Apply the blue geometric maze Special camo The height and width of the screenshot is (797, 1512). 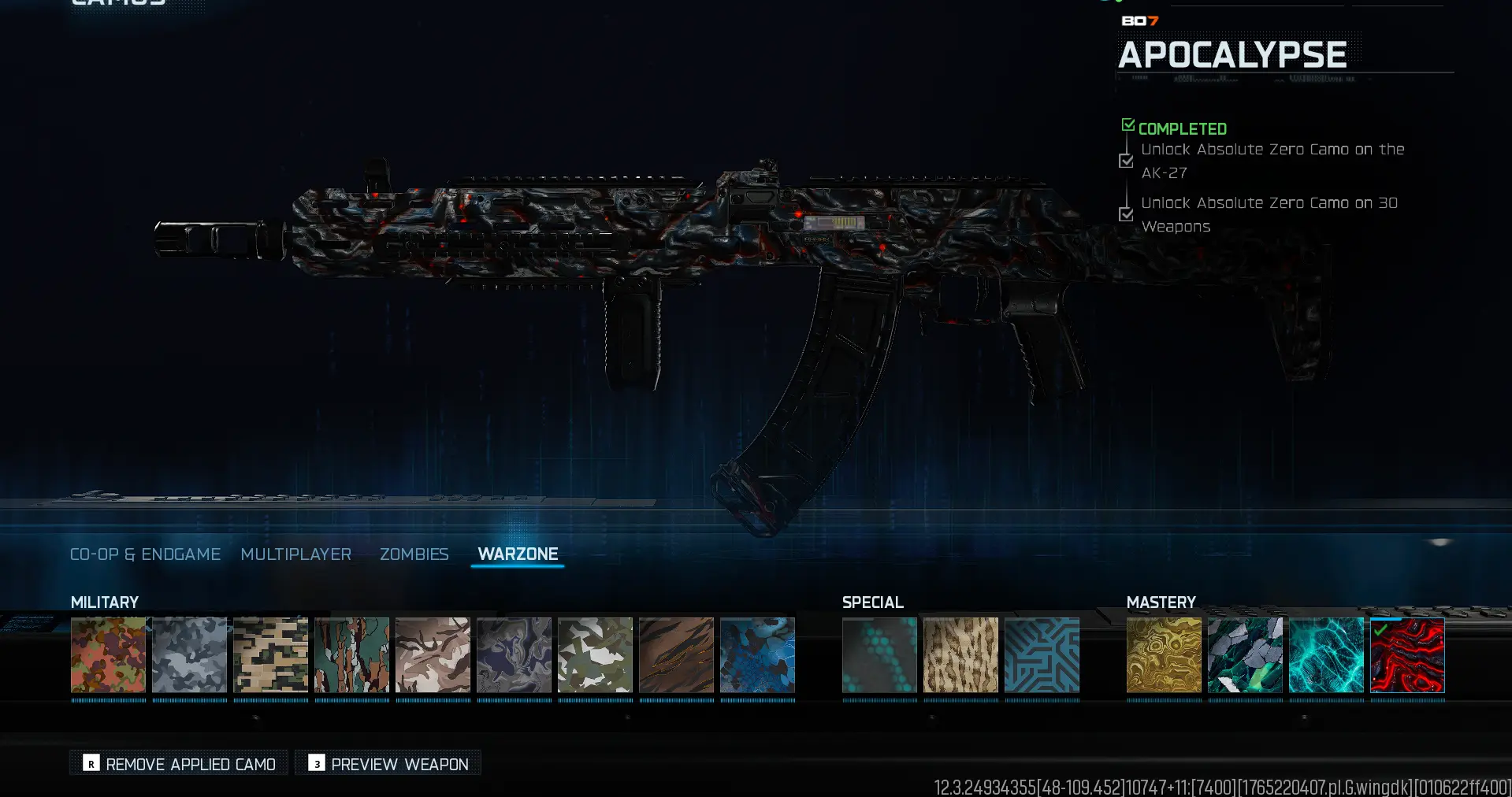click(x=1042, y=656)
